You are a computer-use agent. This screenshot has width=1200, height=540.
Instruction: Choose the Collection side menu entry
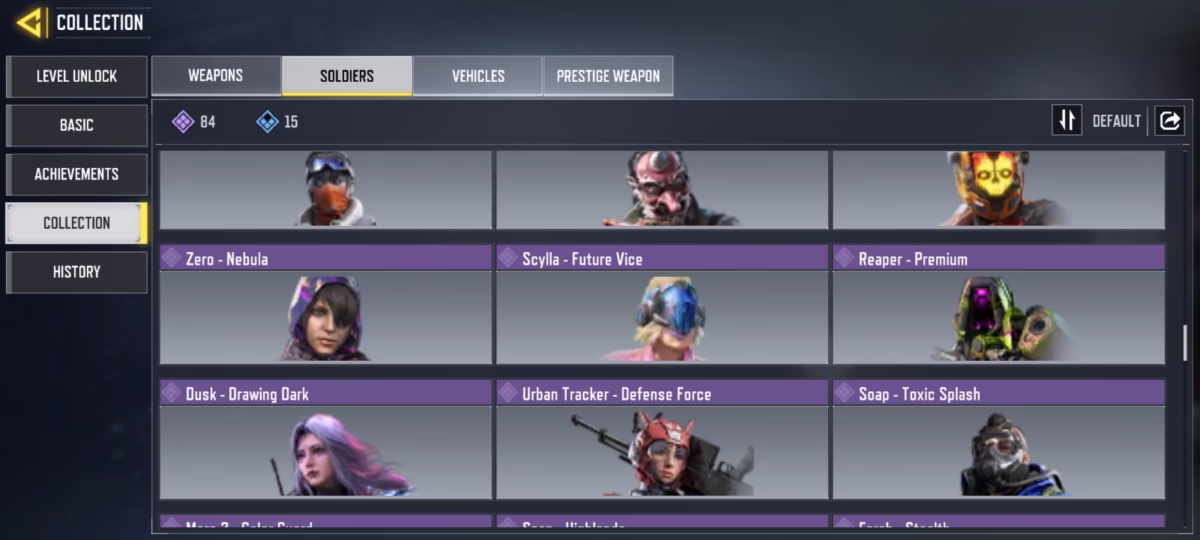coord(77,223)
